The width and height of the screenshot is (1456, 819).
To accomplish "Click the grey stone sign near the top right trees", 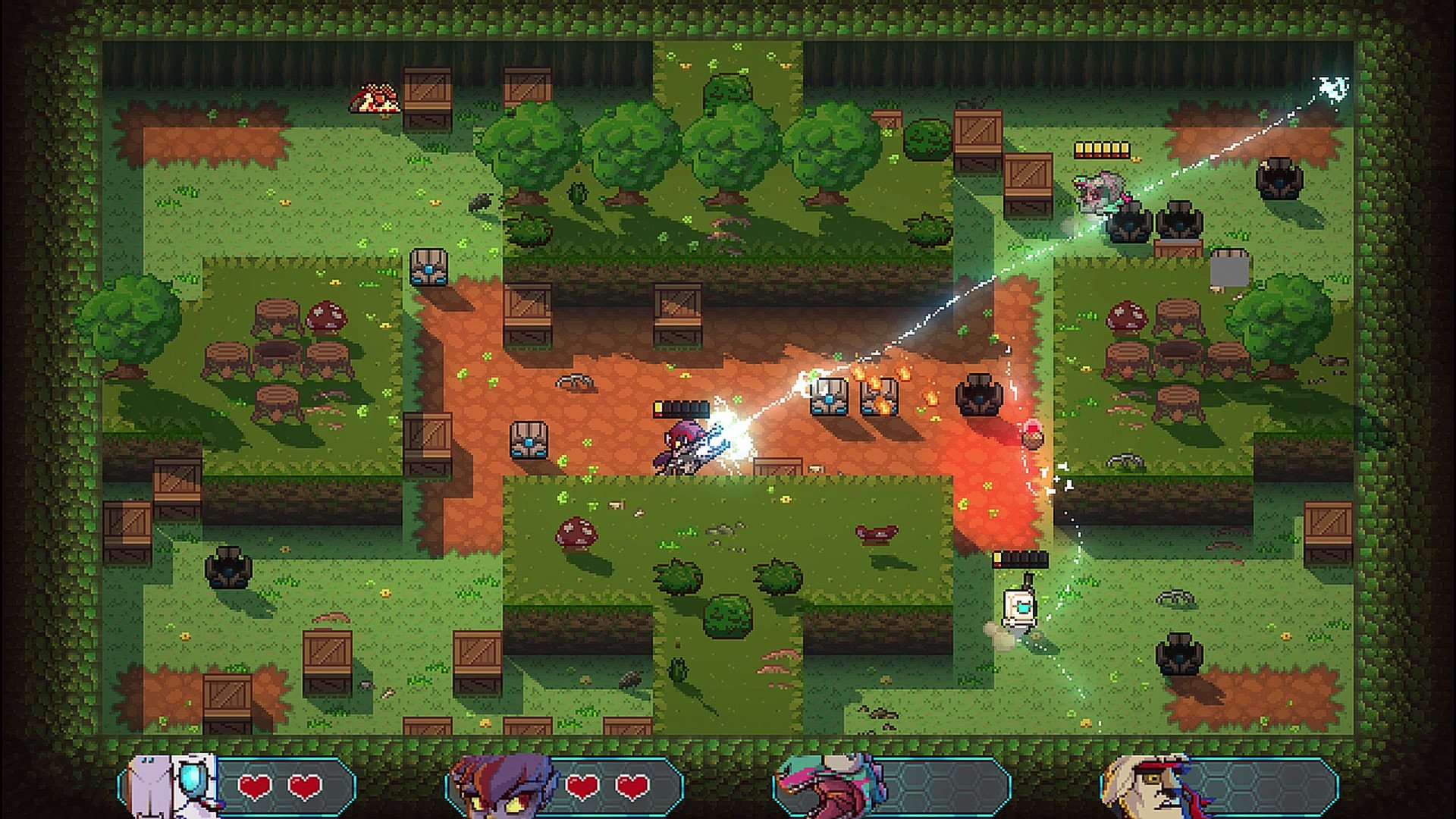I will pos(1228,269).
